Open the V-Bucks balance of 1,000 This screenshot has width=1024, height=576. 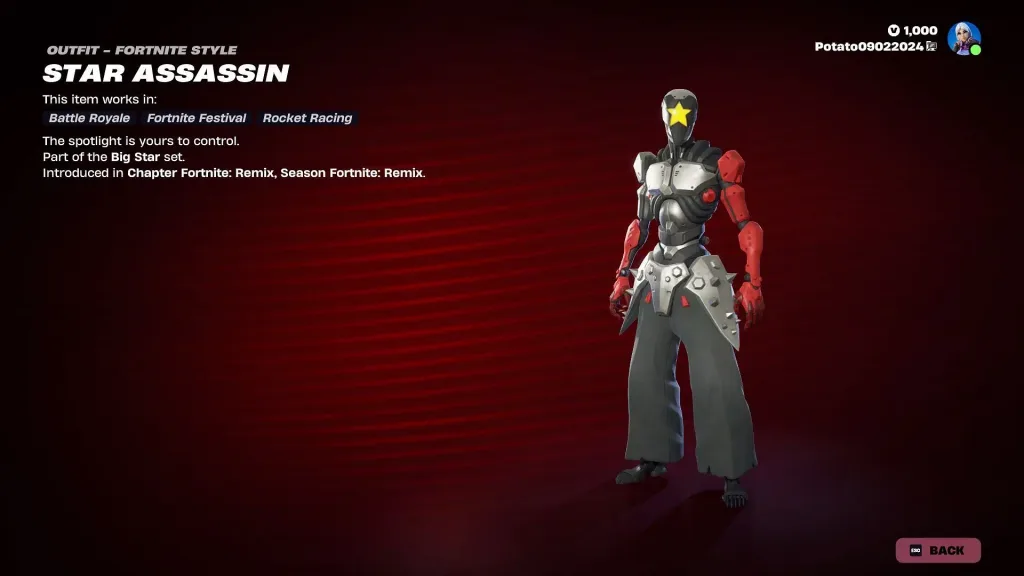coord(912,31)
